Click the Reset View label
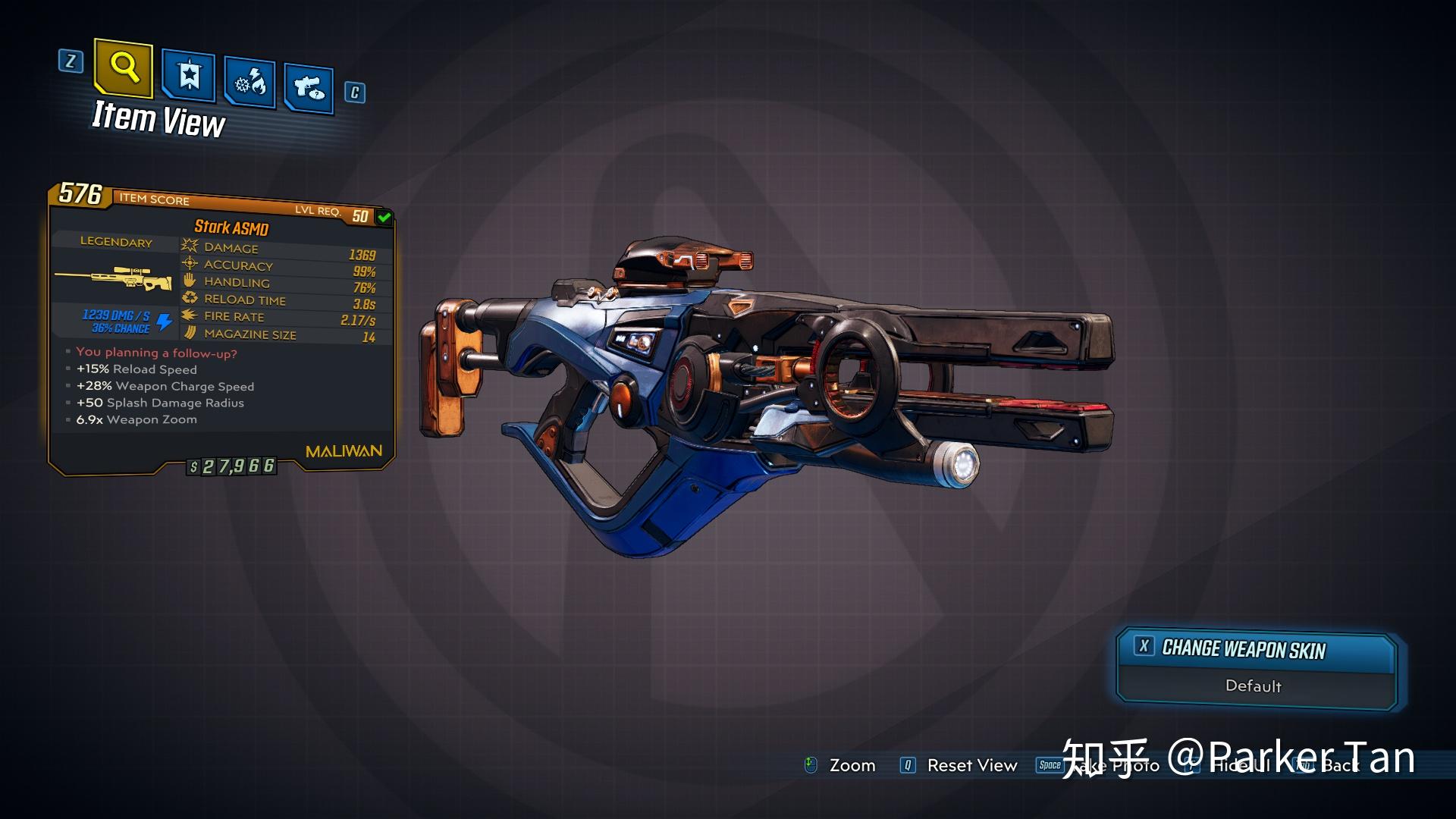Image resolution: width=1456 pixels, height=819 pixels. coord(971,766)
